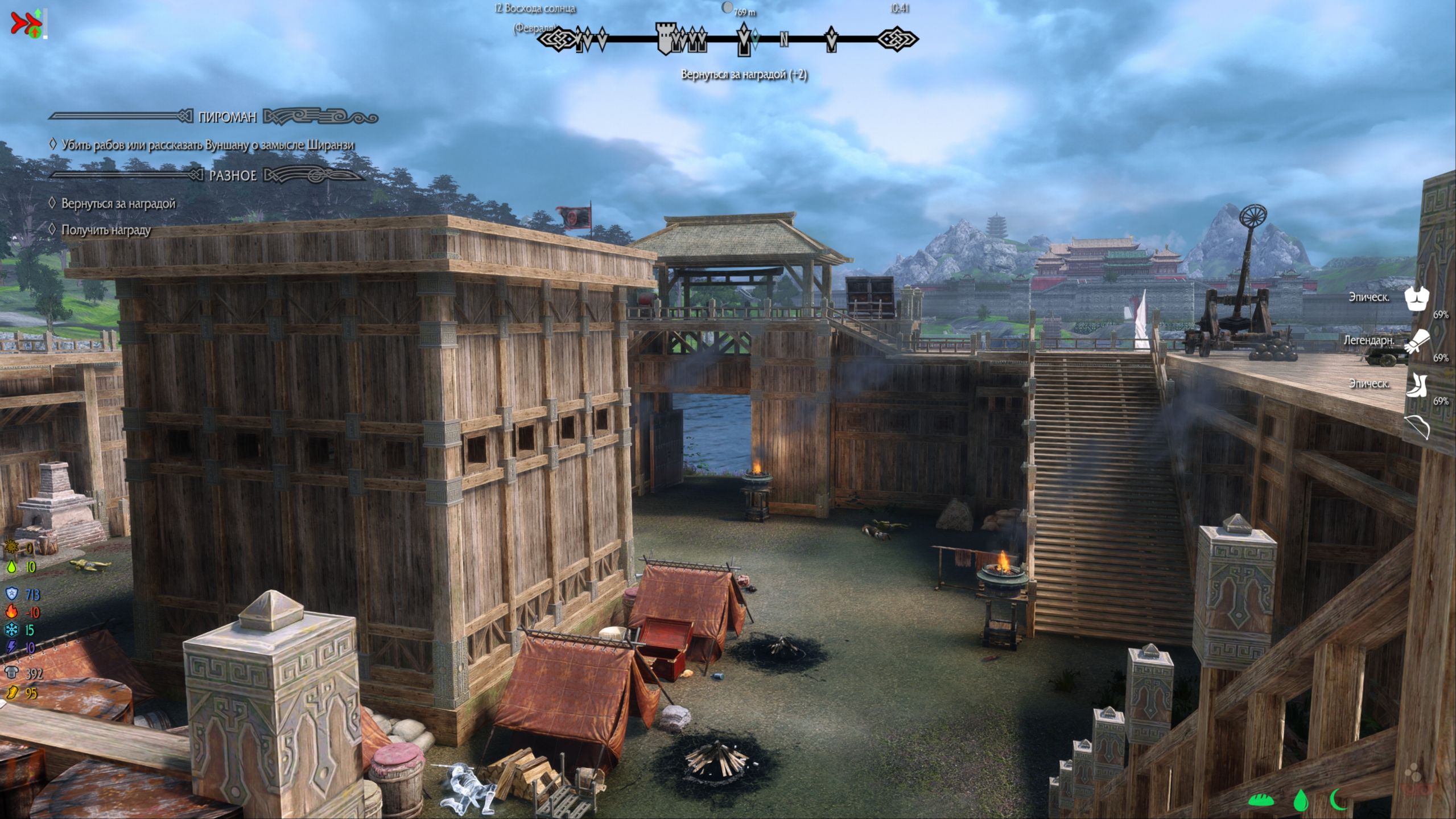Open the Разное quest category
The width and height of the screenshot is (1456, 819).
pos(233,175)
